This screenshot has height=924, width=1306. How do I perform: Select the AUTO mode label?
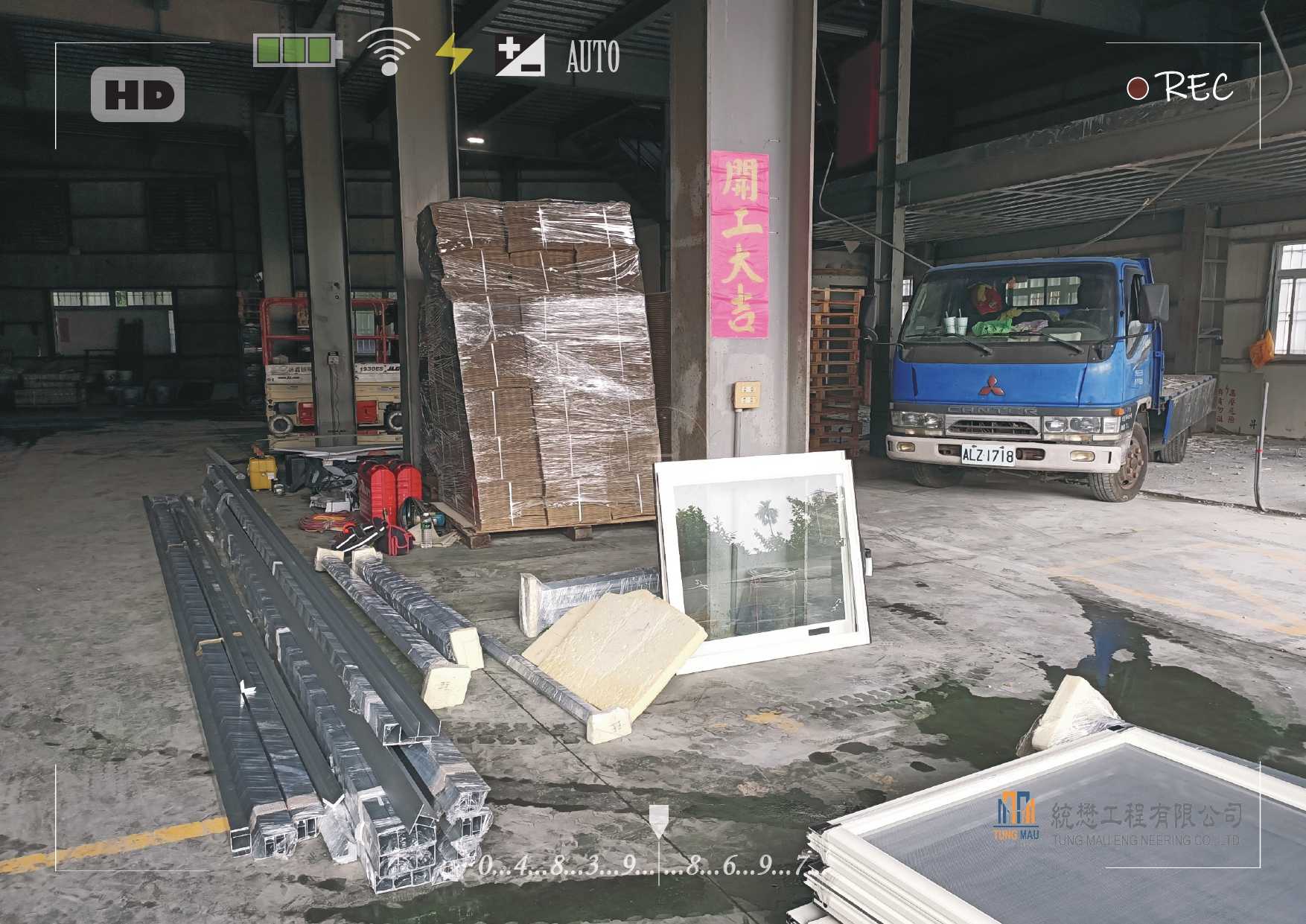point(593,57)
